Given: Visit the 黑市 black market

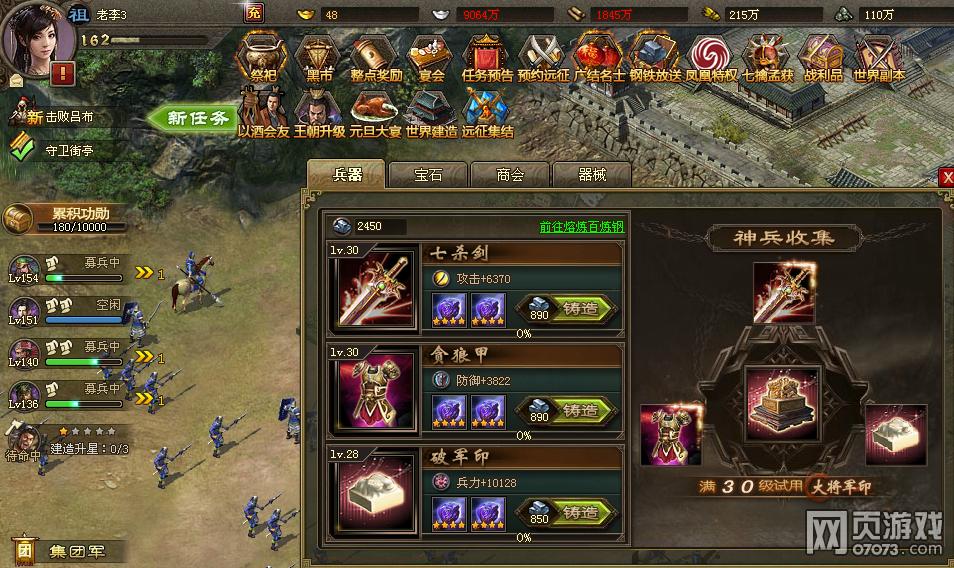Looking at the screenshot, I should [320, 60].
